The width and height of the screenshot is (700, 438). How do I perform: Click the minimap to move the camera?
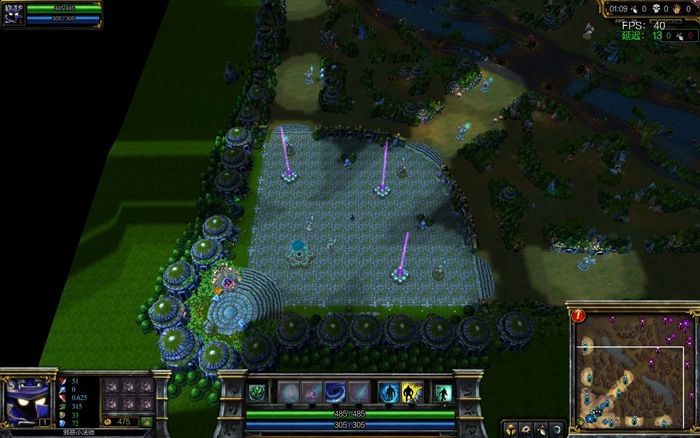click(x=633, y=368)
